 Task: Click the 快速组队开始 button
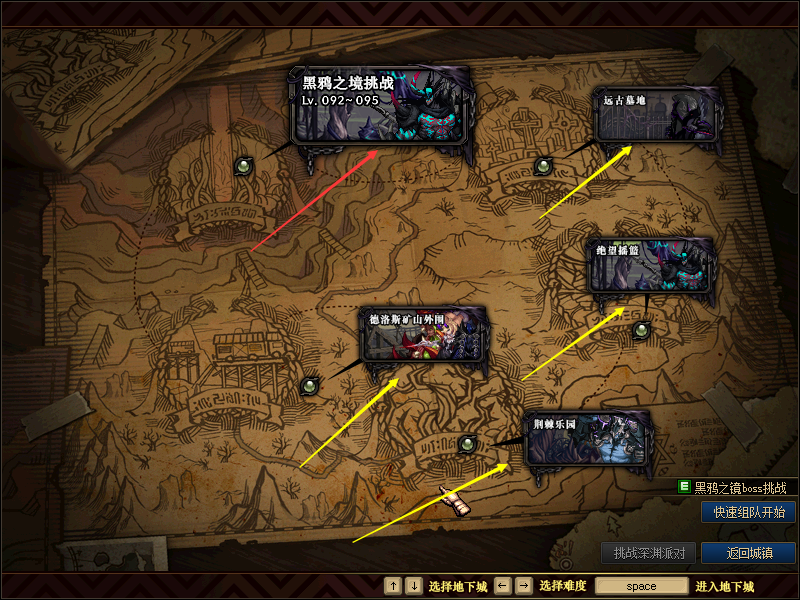coord(748,512)
